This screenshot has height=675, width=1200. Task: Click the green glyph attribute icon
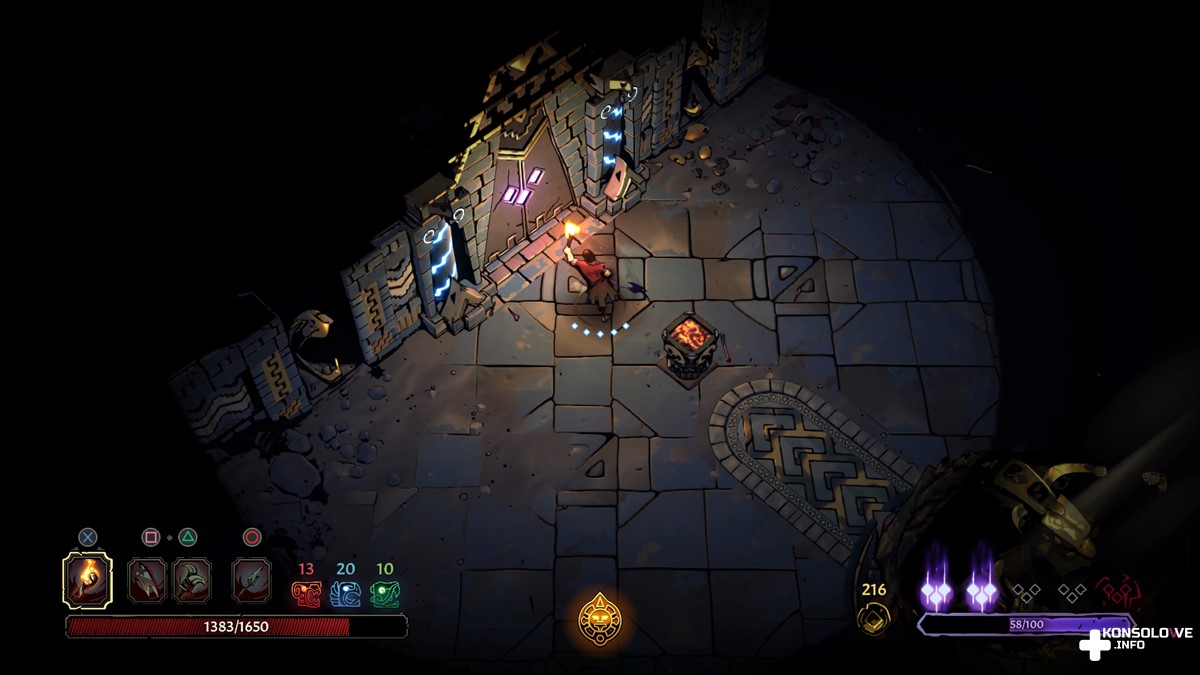(385, 594)
